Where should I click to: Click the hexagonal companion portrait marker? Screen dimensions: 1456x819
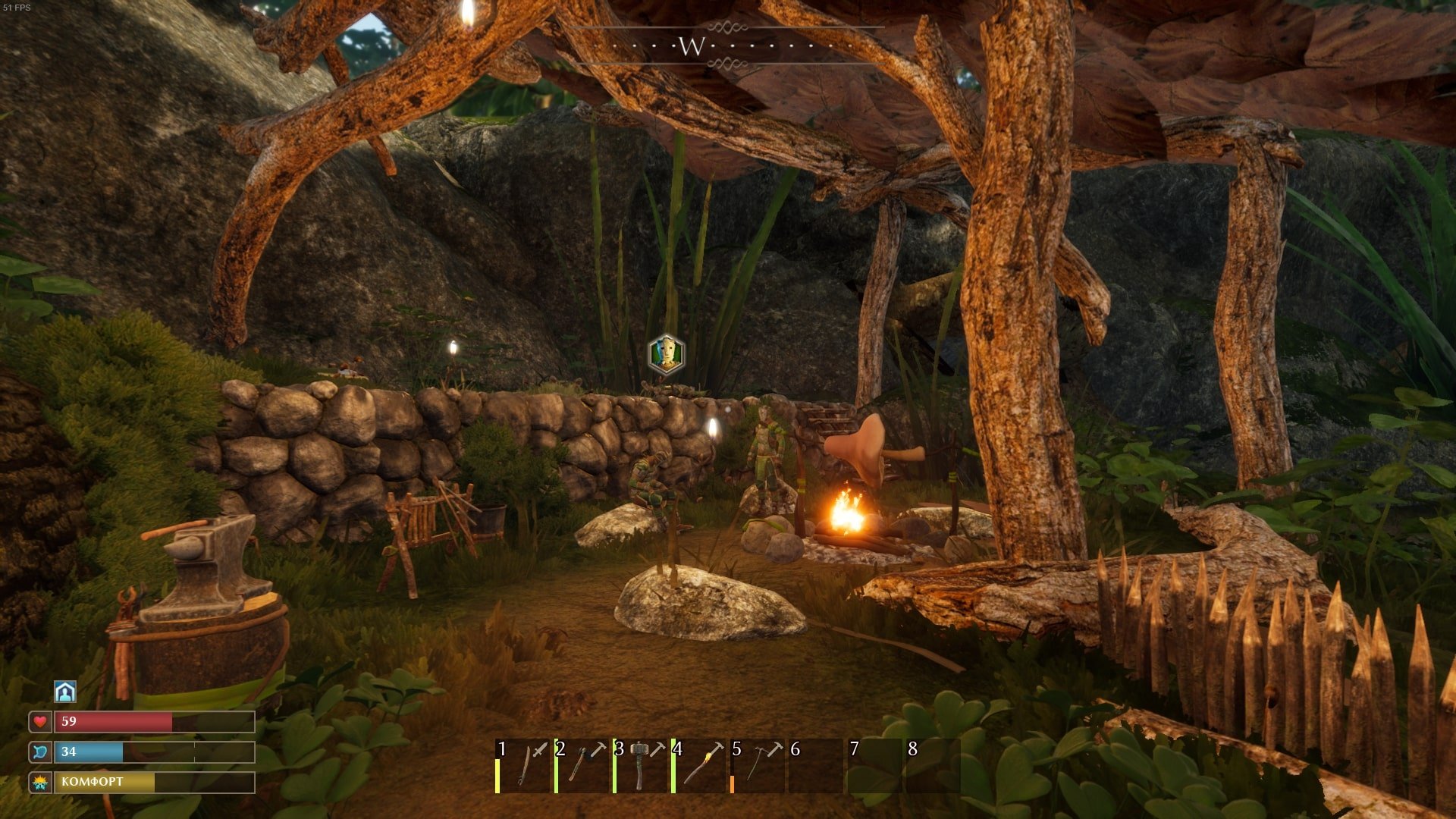click(x=667, y=354)
